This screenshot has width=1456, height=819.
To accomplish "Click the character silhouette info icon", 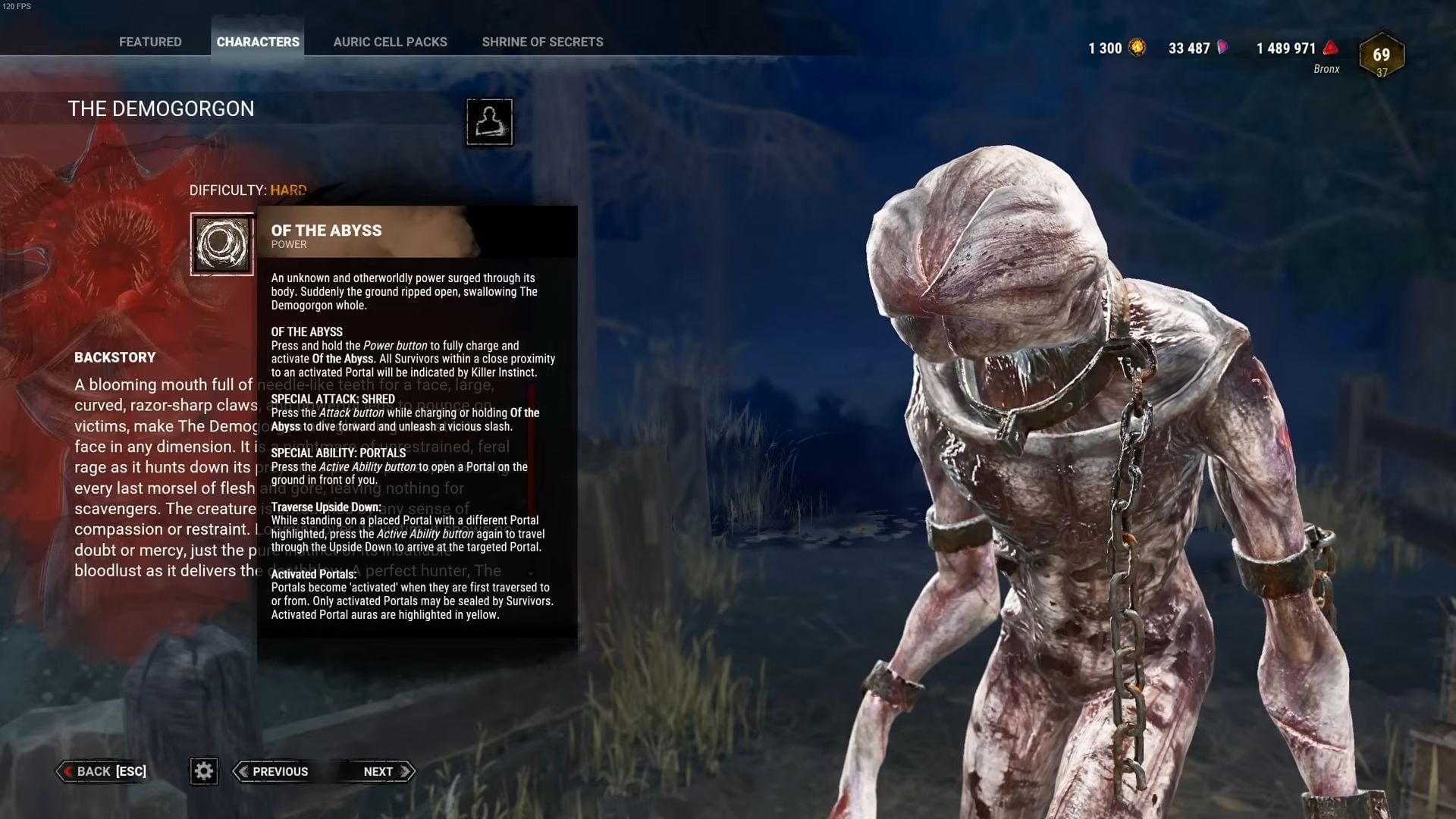I will (489, 123).
